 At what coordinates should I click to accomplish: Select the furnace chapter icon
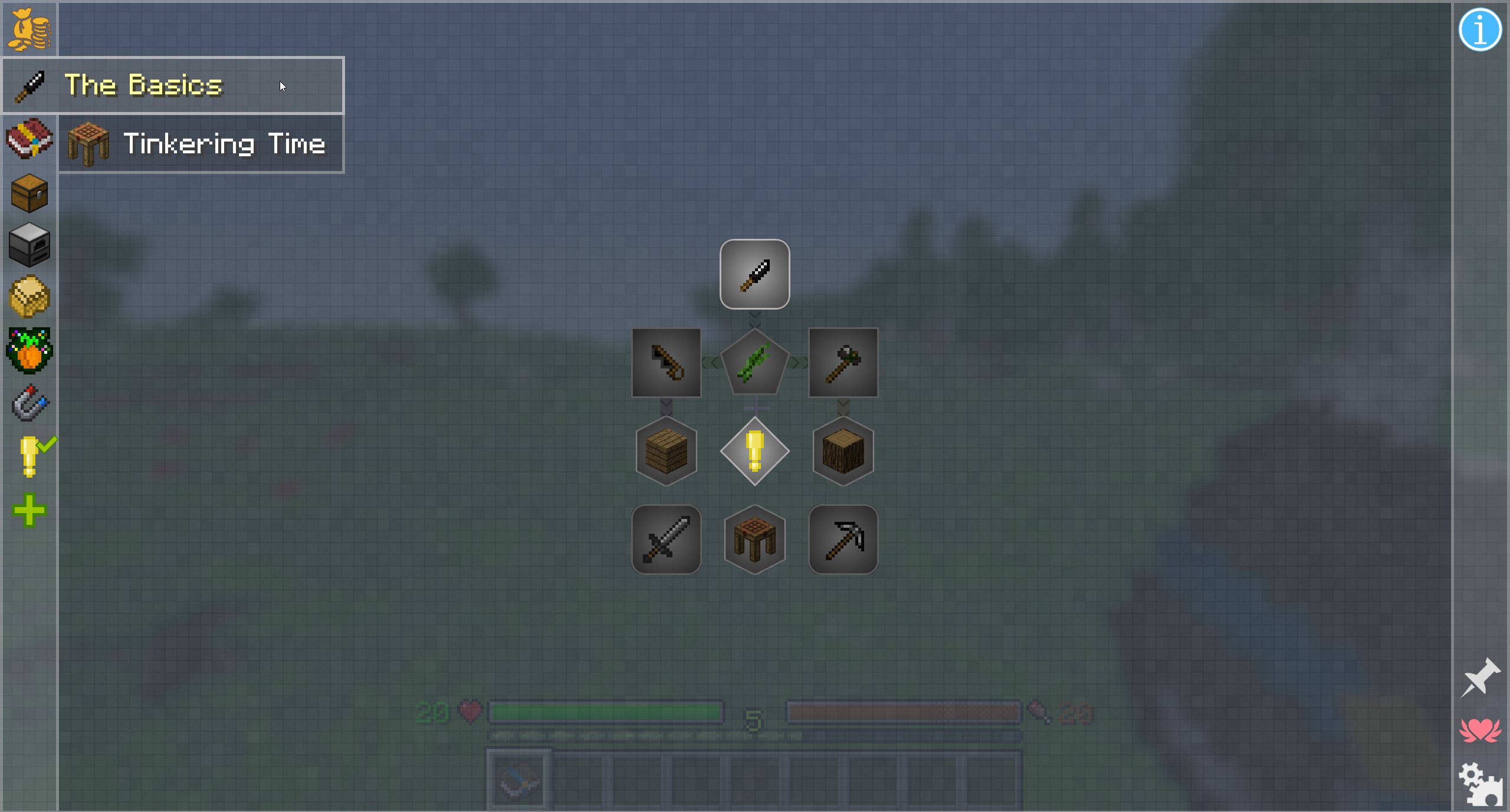click(29, 245)
